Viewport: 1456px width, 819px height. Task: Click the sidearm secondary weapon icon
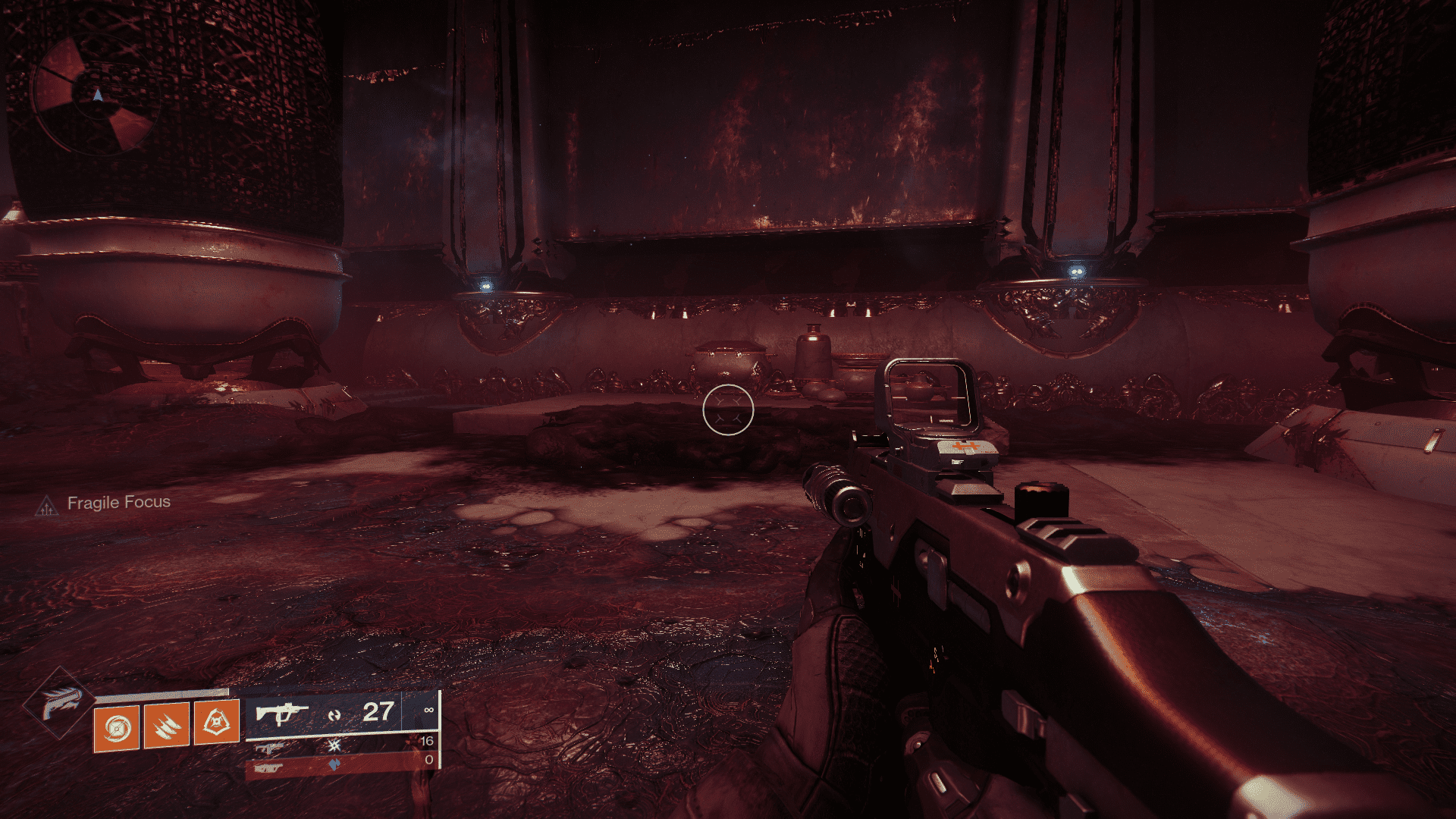(269, 748)
